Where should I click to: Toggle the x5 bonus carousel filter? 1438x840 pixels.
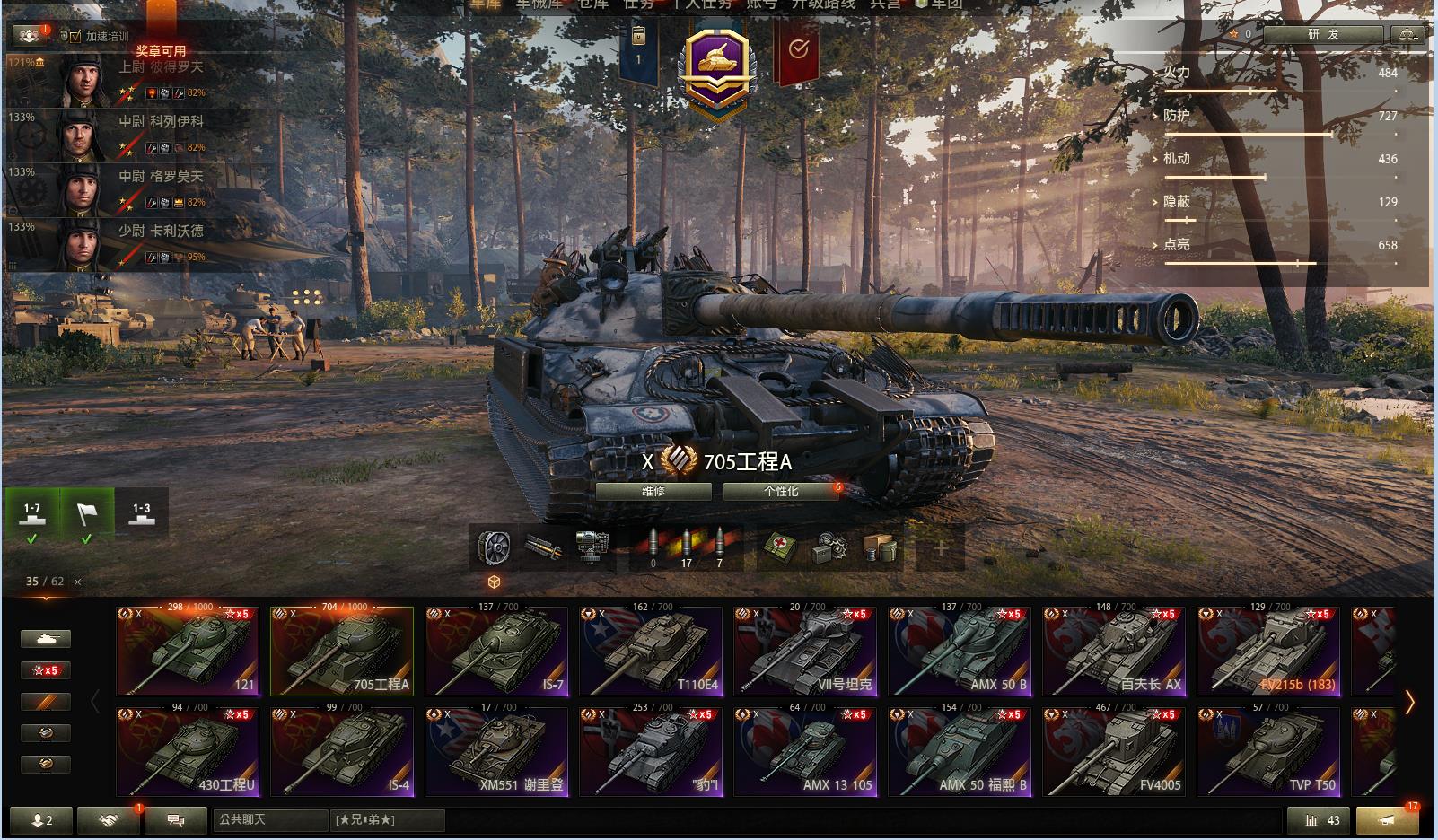point(46,670)
